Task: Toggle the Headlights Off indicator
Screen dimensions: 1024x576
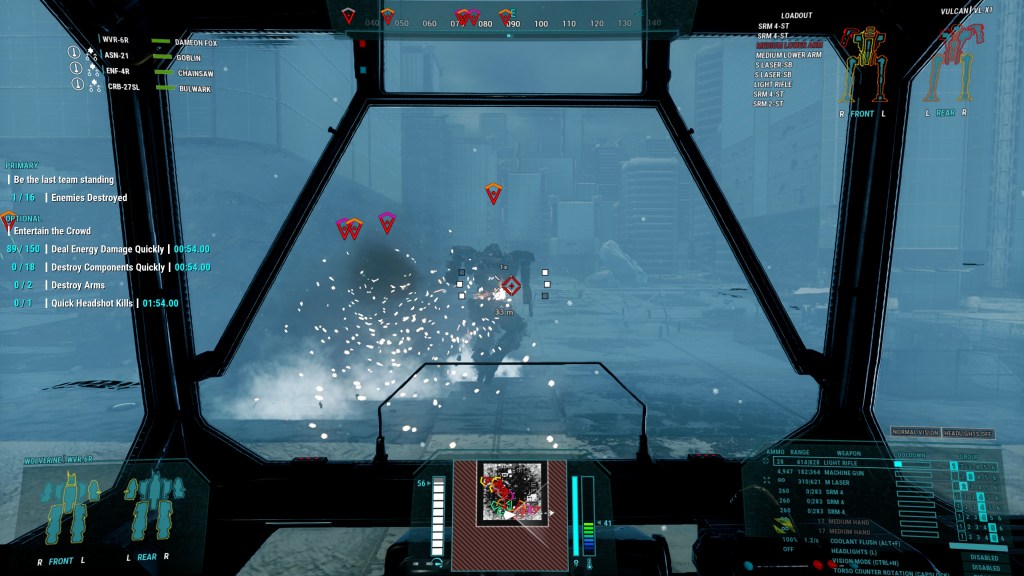Action: pos(967,432)
